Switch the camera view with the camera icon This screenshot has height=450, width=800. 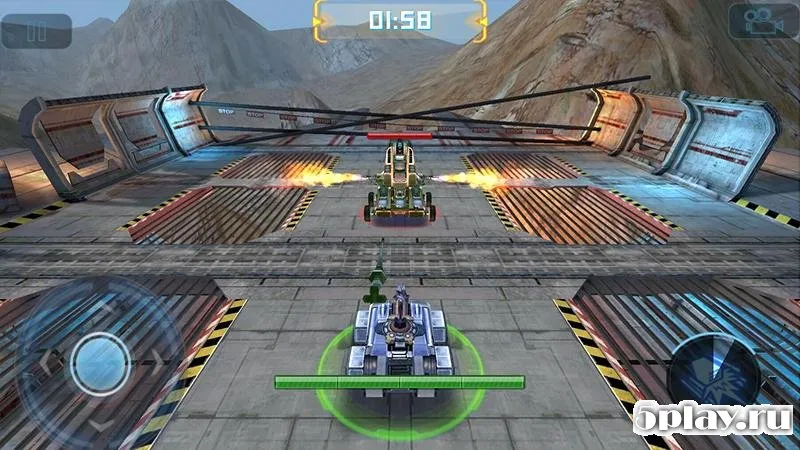(762, 22)
